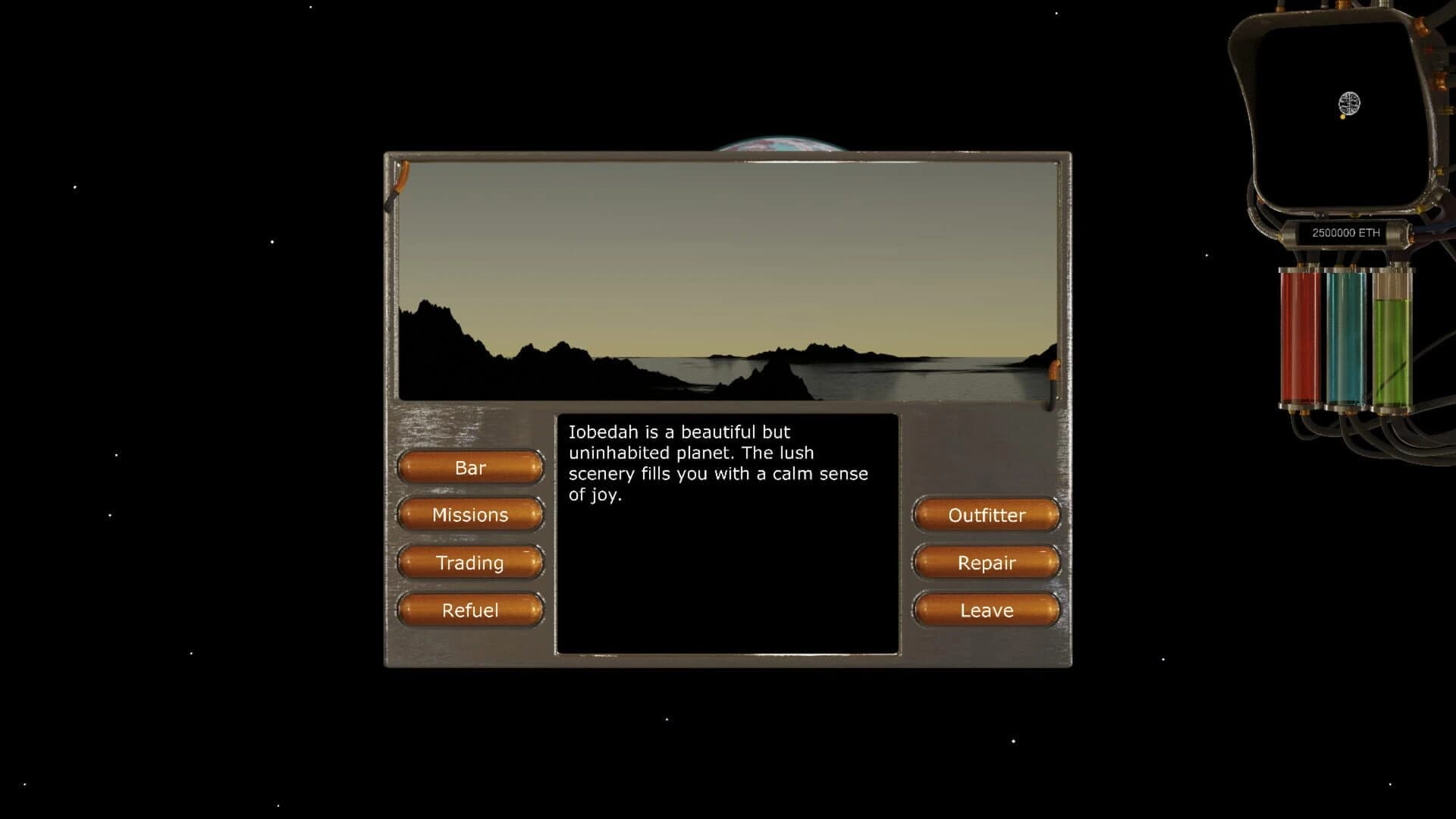This screenshot has width=1456, height=819.
Task: Repair your ship's hull
Action: tap(987, 563)
